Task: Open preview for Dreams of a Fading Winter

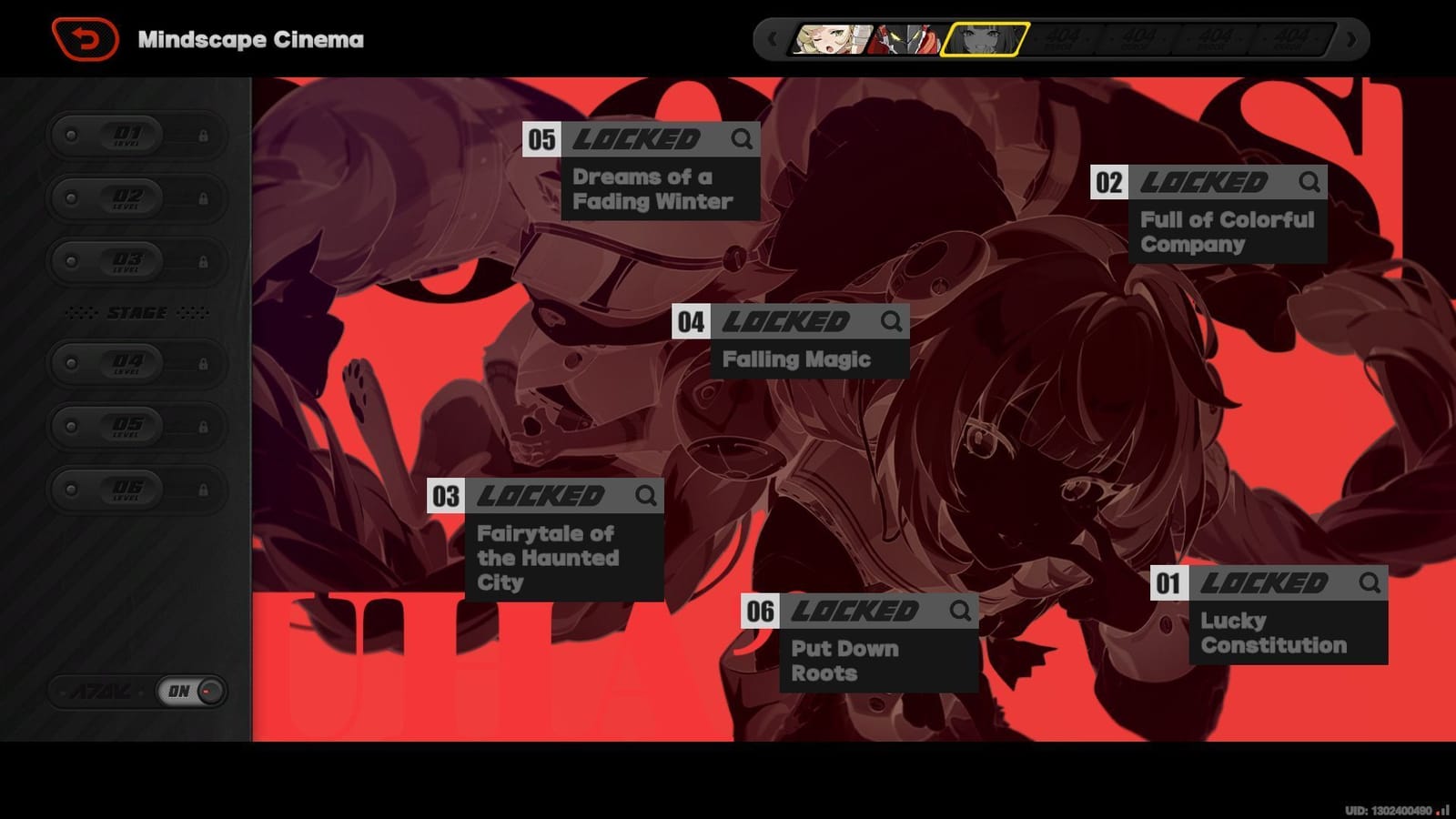Action: click(x=741, y=140)
